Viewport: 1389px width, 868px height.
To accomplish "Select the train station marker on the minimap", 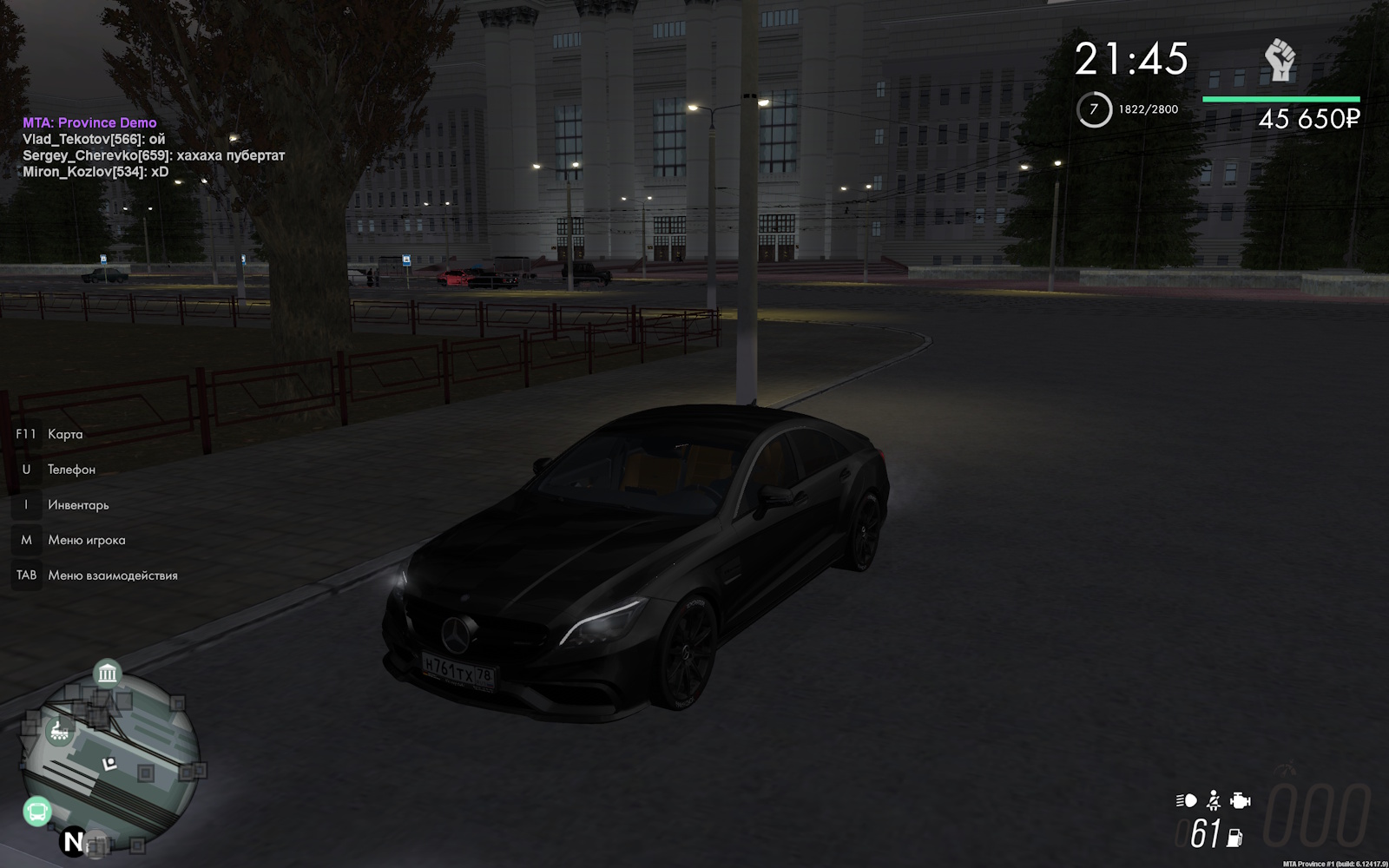I will 60,732.
